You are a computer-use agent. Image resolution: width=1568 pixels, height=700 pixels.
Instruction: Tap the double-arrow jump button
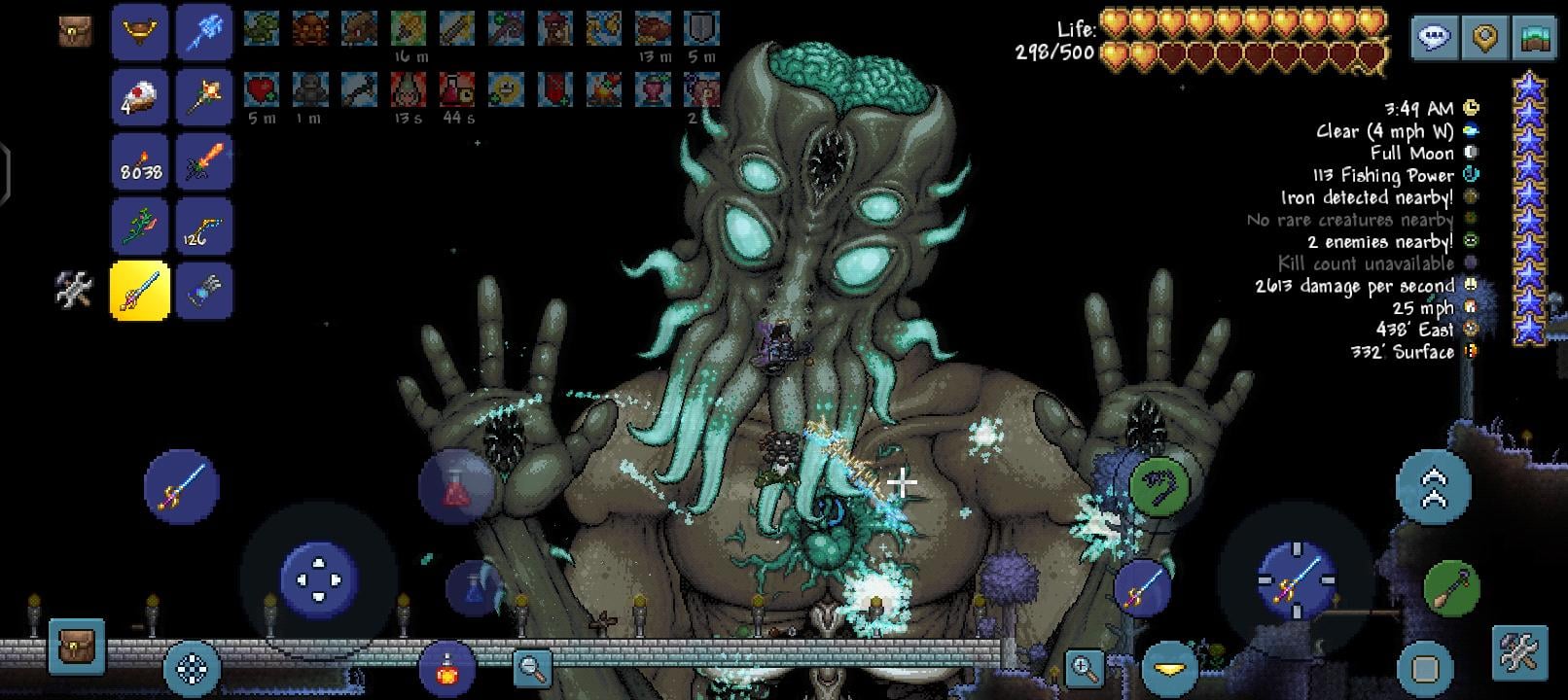point(1433,488)
